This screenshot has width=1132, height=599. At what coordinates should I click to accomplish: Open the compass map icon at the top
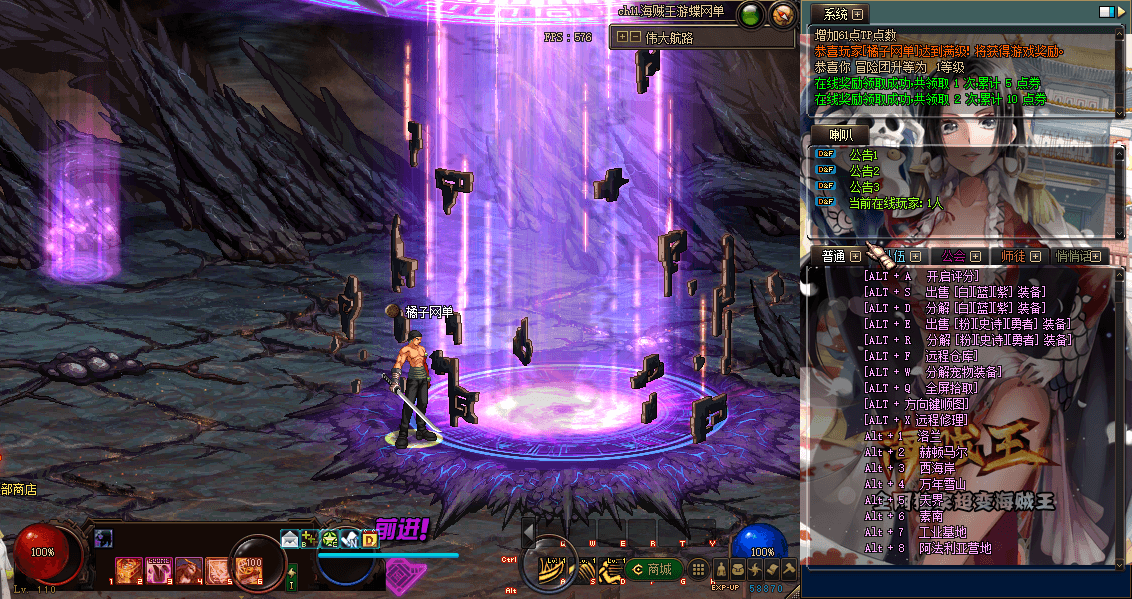point(782,14)
